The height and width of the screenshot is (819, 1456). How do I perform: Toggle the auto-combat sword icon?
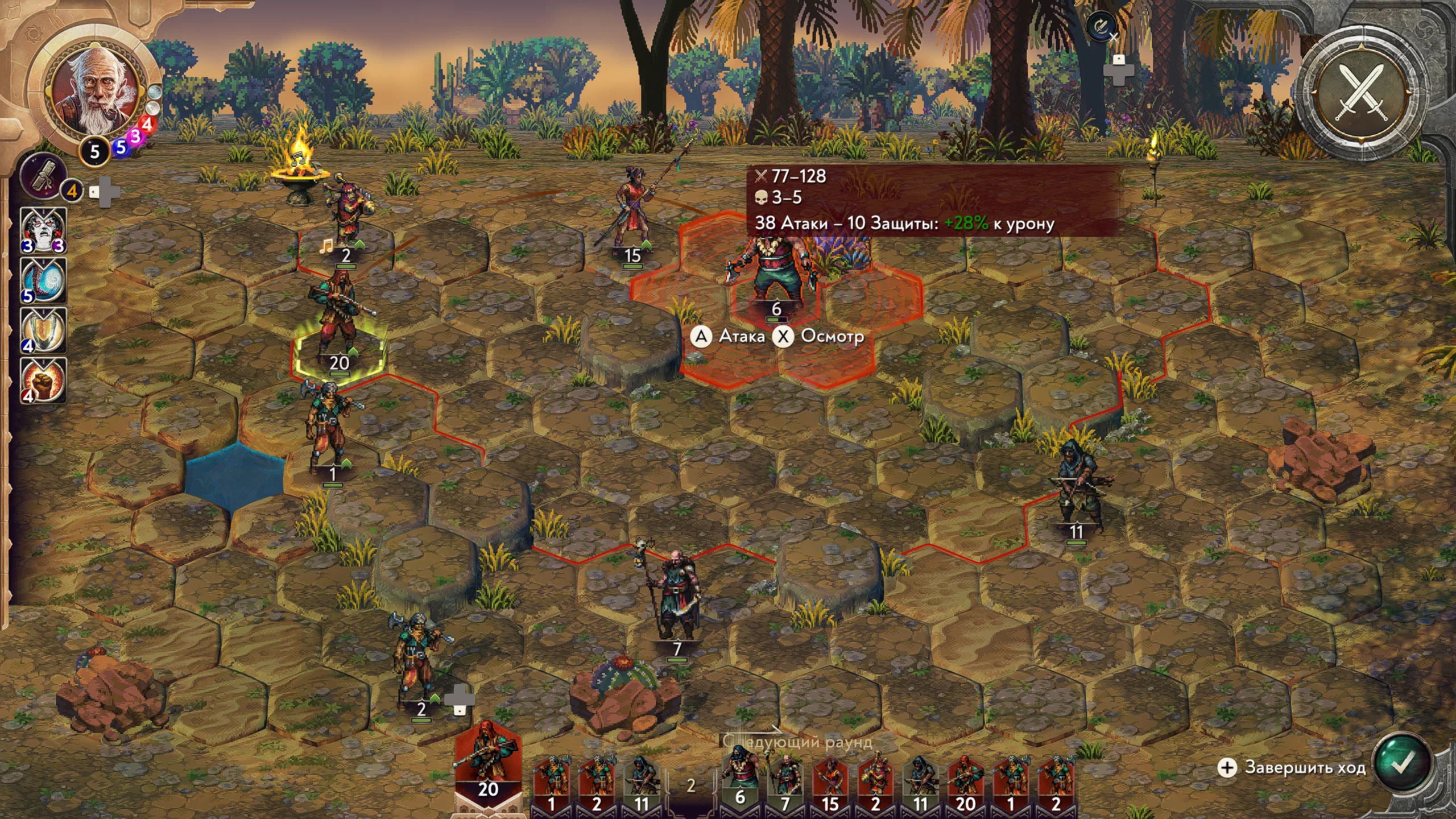tap(1101, 26)
